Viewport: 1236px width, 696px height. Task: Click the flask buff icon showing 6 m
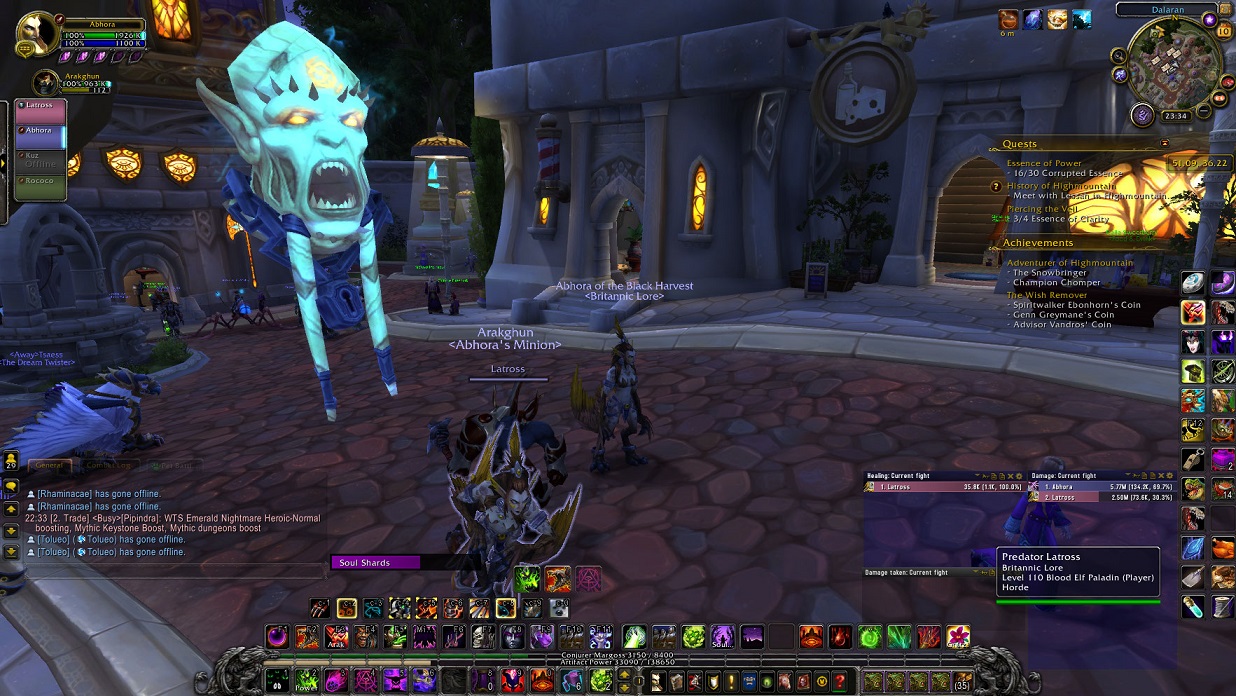point(1007,19)
